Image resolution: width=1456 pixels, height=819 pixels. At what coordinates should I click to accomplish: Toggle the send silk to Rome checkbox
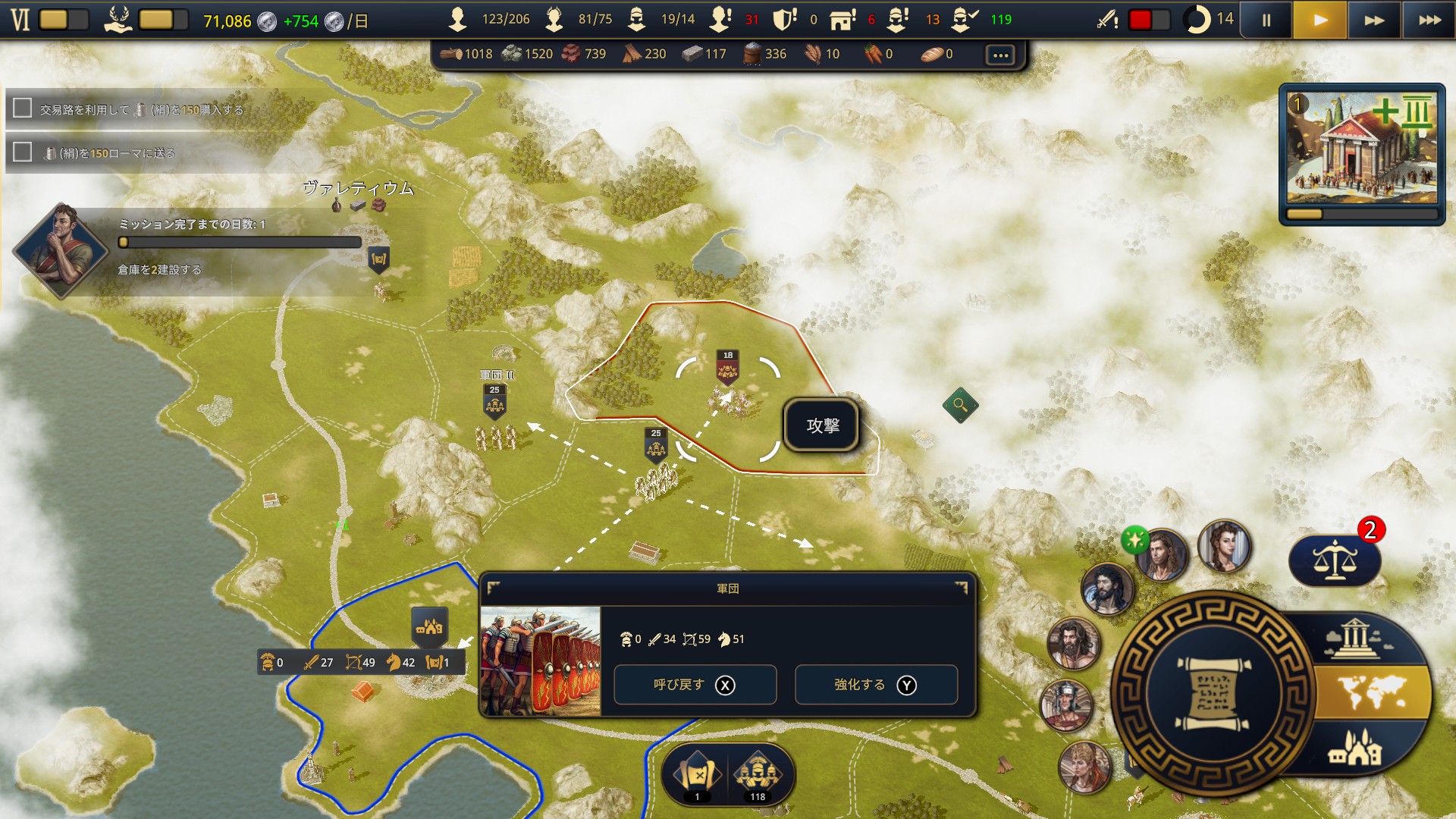23,152
